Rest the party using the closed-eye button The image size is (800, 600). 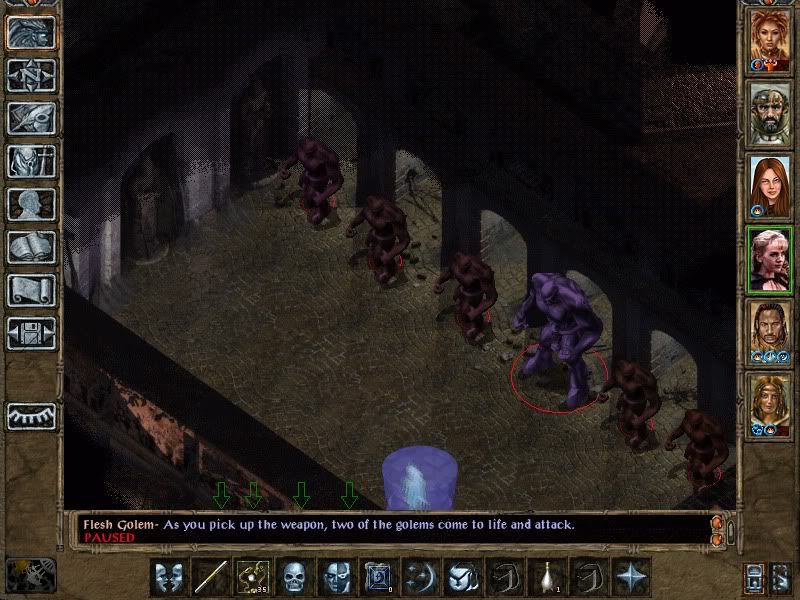31,415
